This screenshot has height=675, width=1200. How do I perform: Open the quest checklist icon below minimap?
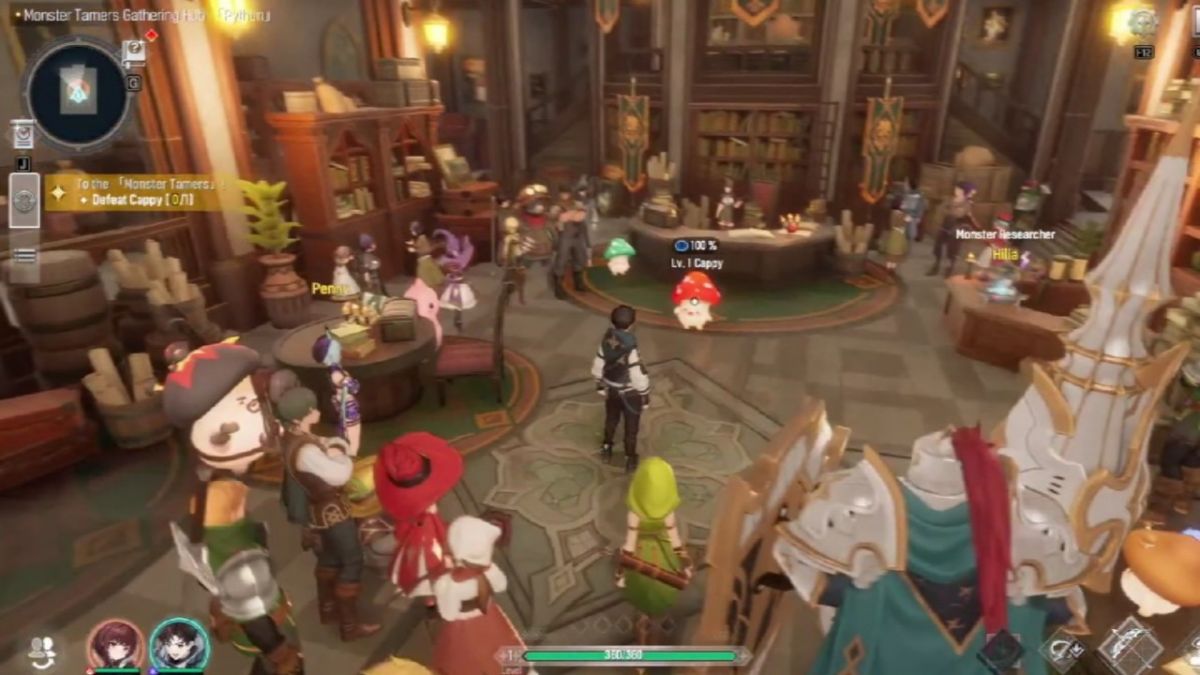pos(22,133)
